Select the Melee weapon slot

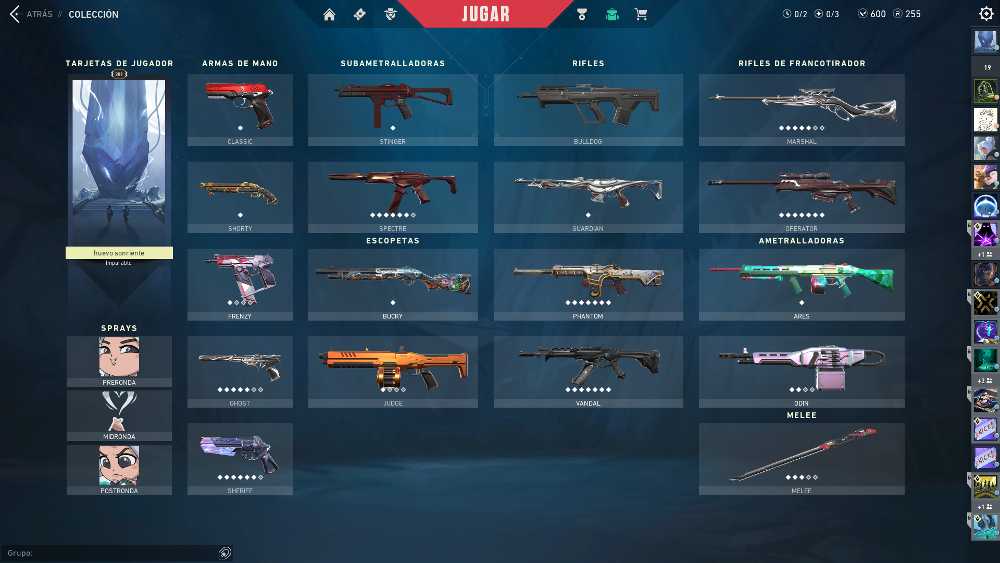[x=801, y=455]
